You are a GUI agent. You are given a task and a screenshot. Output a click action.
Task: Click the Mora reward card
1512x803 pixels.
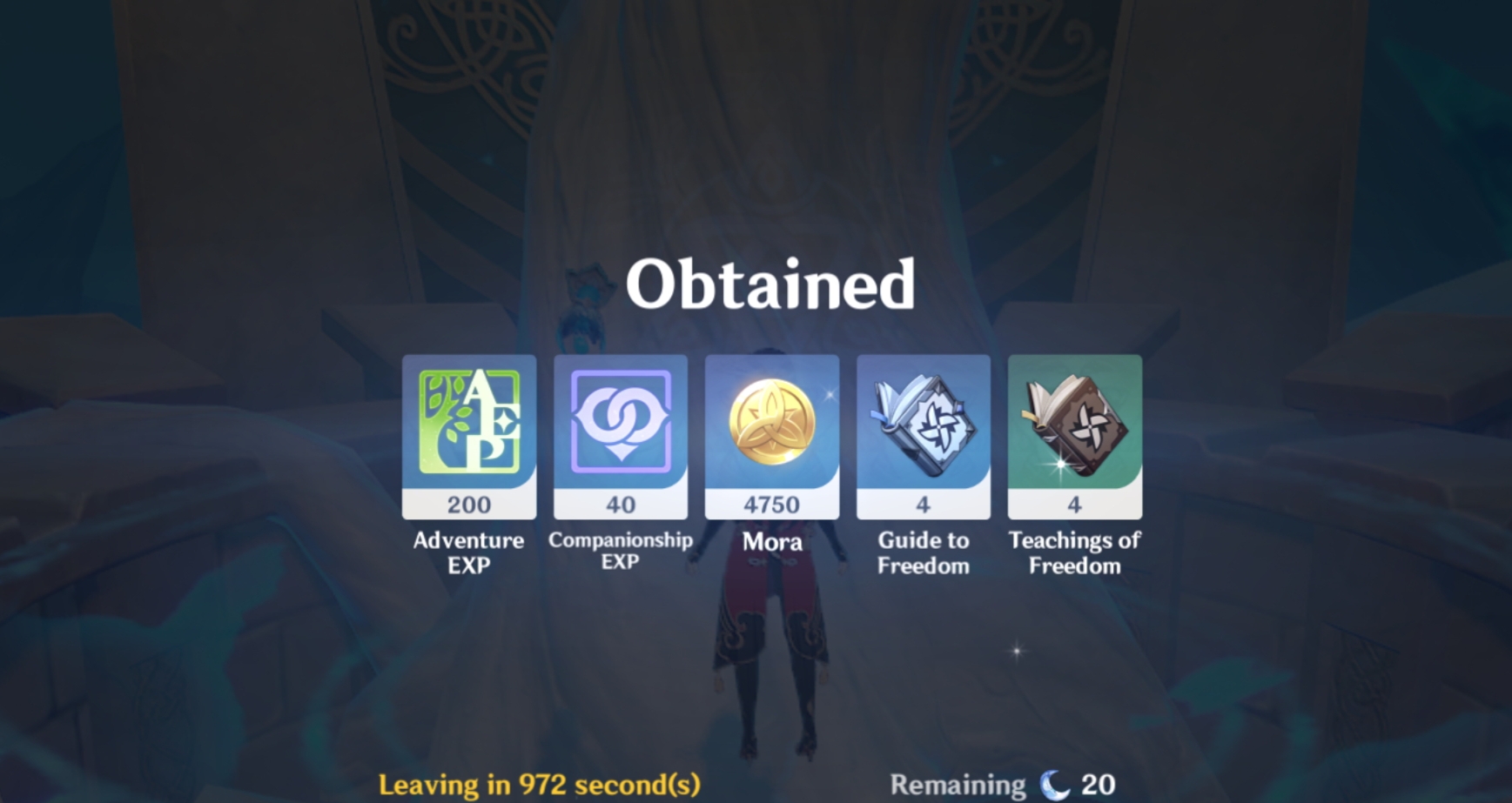tap(771, 435)
